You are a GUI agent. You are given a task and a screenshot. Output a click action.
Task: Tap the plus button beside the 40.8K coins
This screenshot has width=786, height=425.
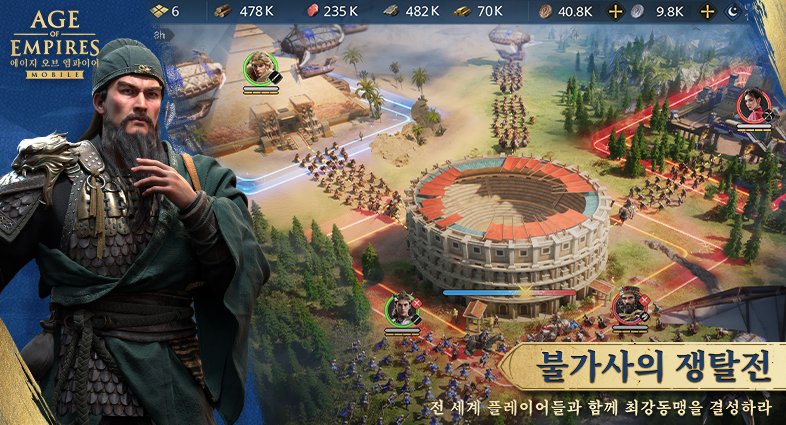tap(615, 12)
